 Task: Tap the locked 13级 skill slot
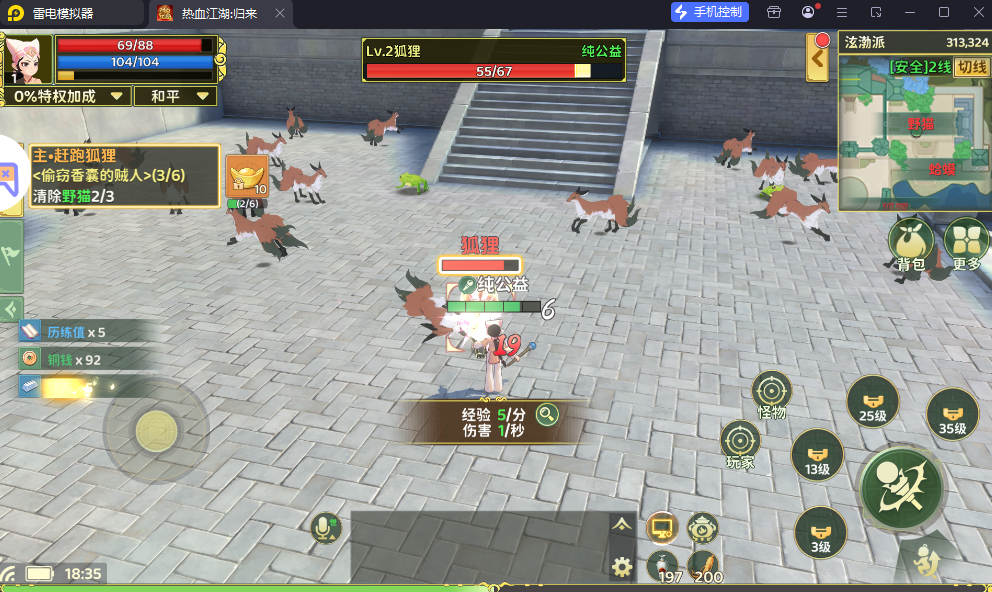pyautogui.click(x=817, y=456)
